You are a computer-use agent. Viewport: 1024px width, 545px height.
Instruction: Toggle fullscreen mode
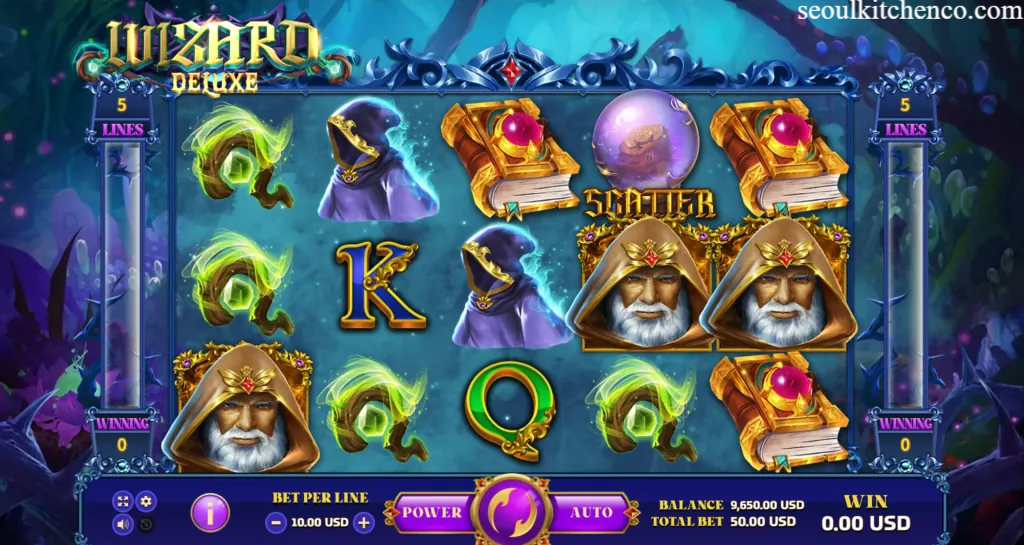[x=124, y=501]
